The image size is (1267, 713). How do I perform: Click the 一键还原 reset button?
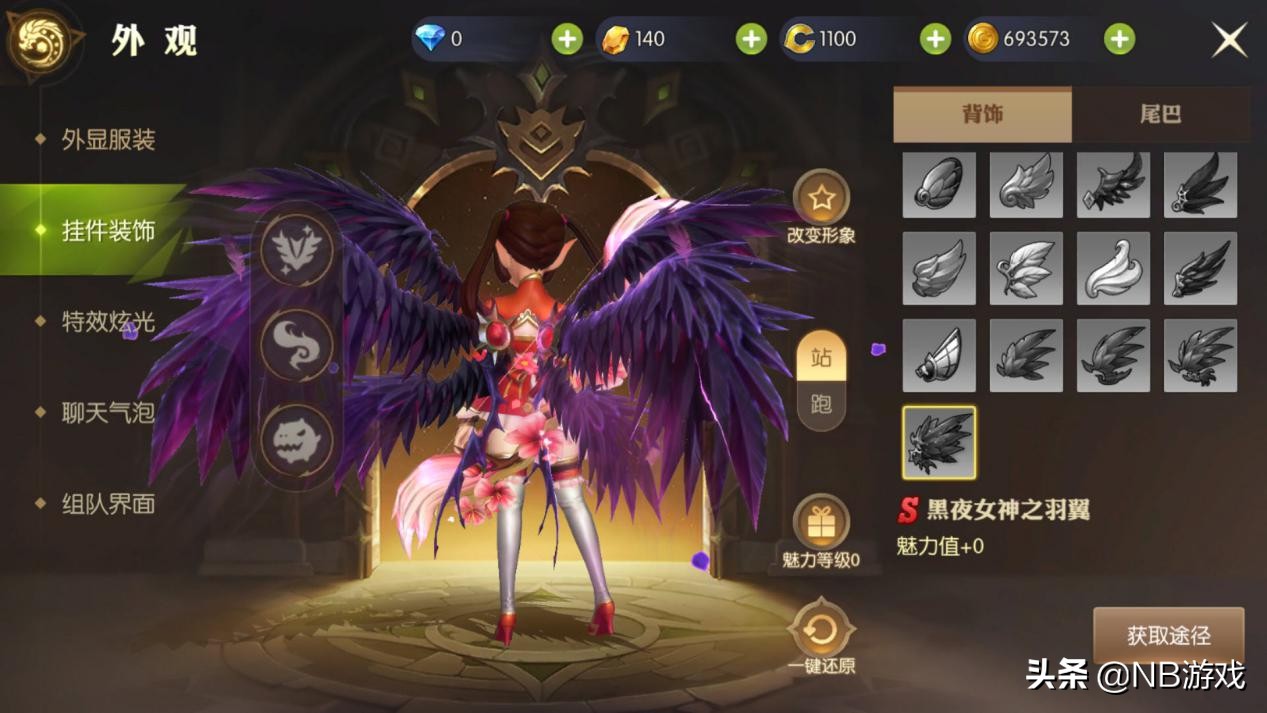(821, 631)
